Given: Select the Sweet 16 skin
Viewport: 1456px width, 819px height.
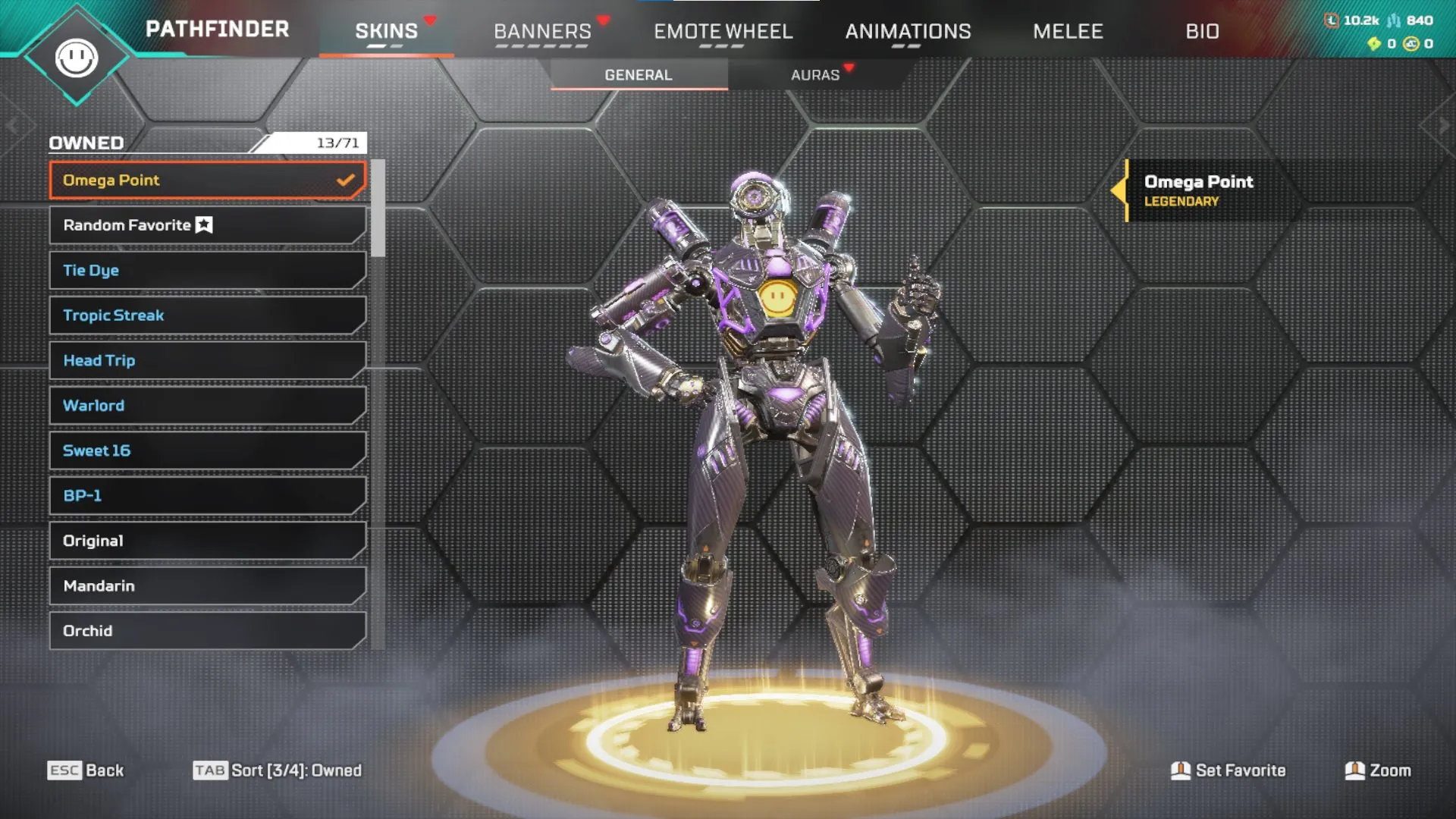Looking at the screenshot, I should coord(206,450).
